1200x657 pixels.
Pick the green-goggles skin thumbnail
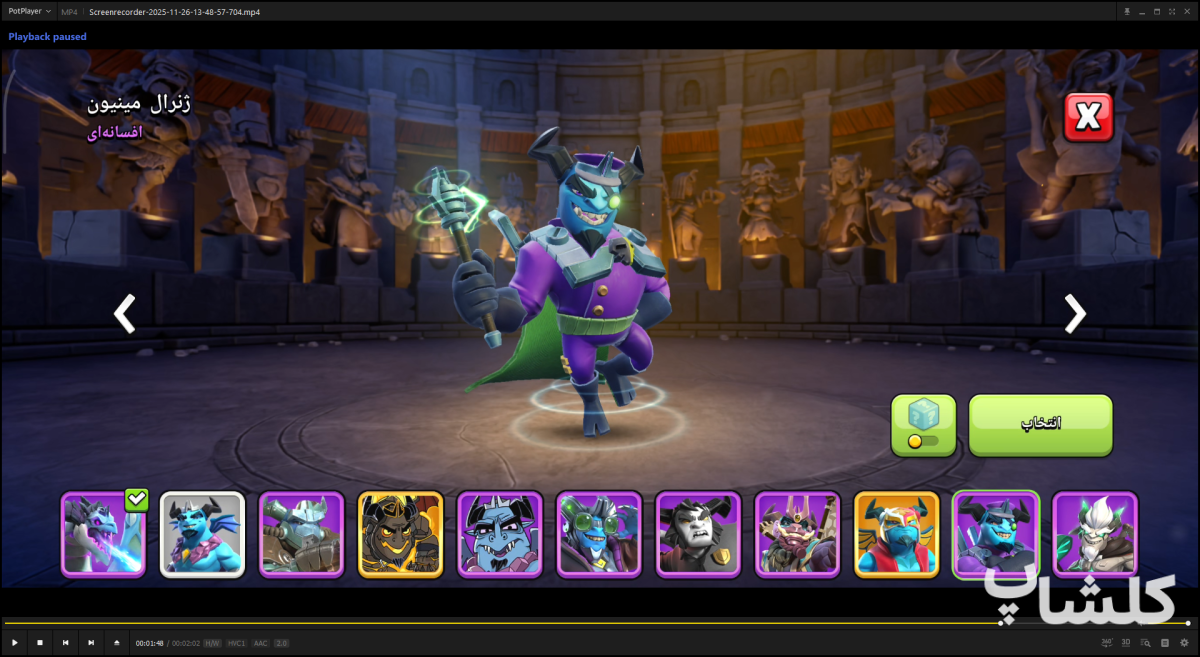point(599,535)
